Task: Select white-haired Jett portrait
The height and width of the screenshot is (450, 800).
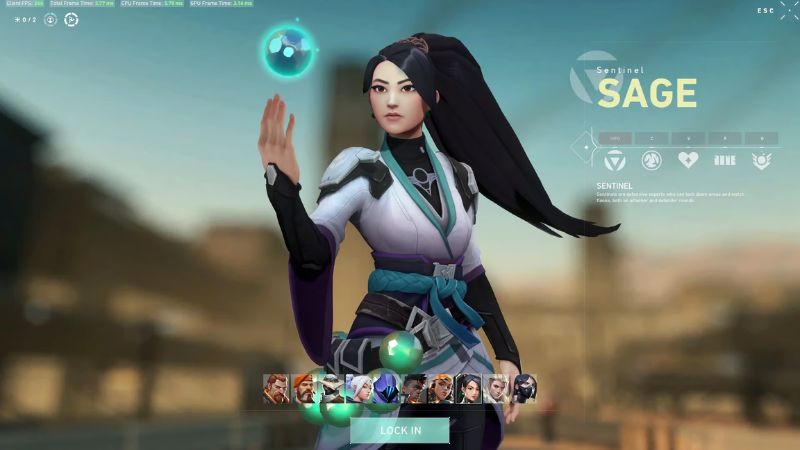Action: tap(359, 389)
